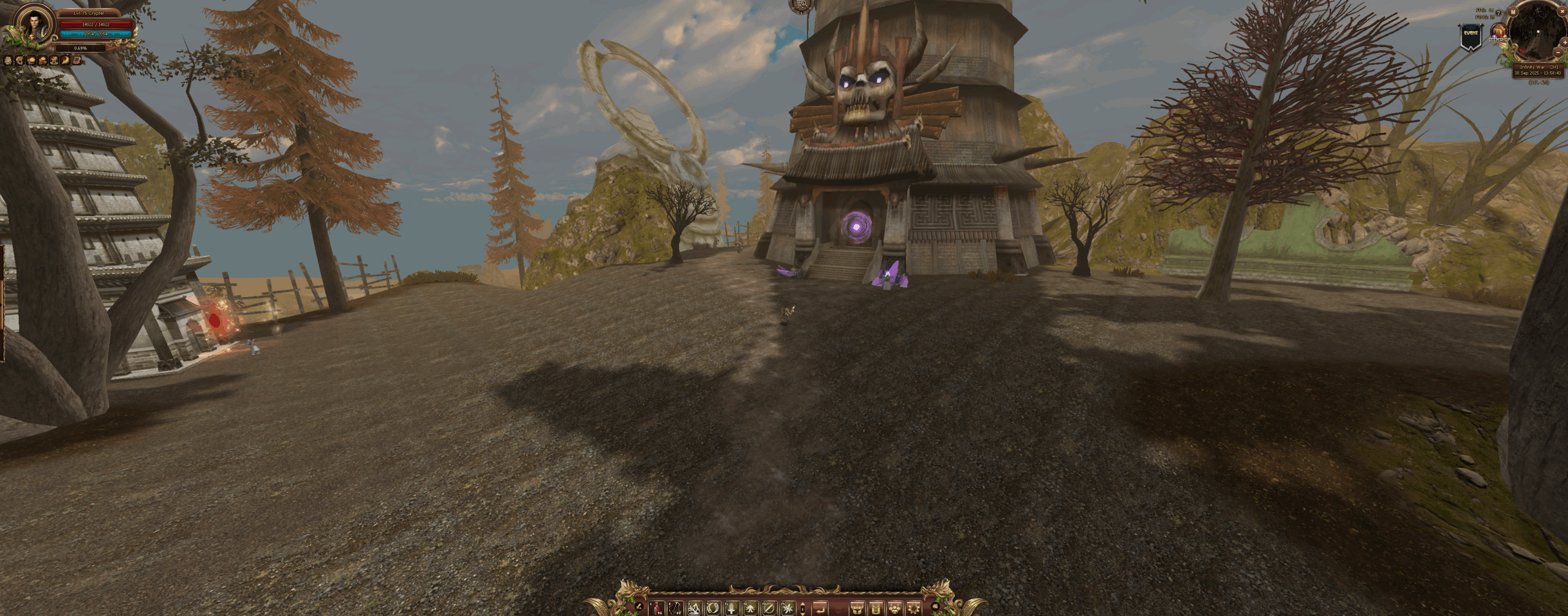Open the large map with the M button

(x=1513, y=12)
